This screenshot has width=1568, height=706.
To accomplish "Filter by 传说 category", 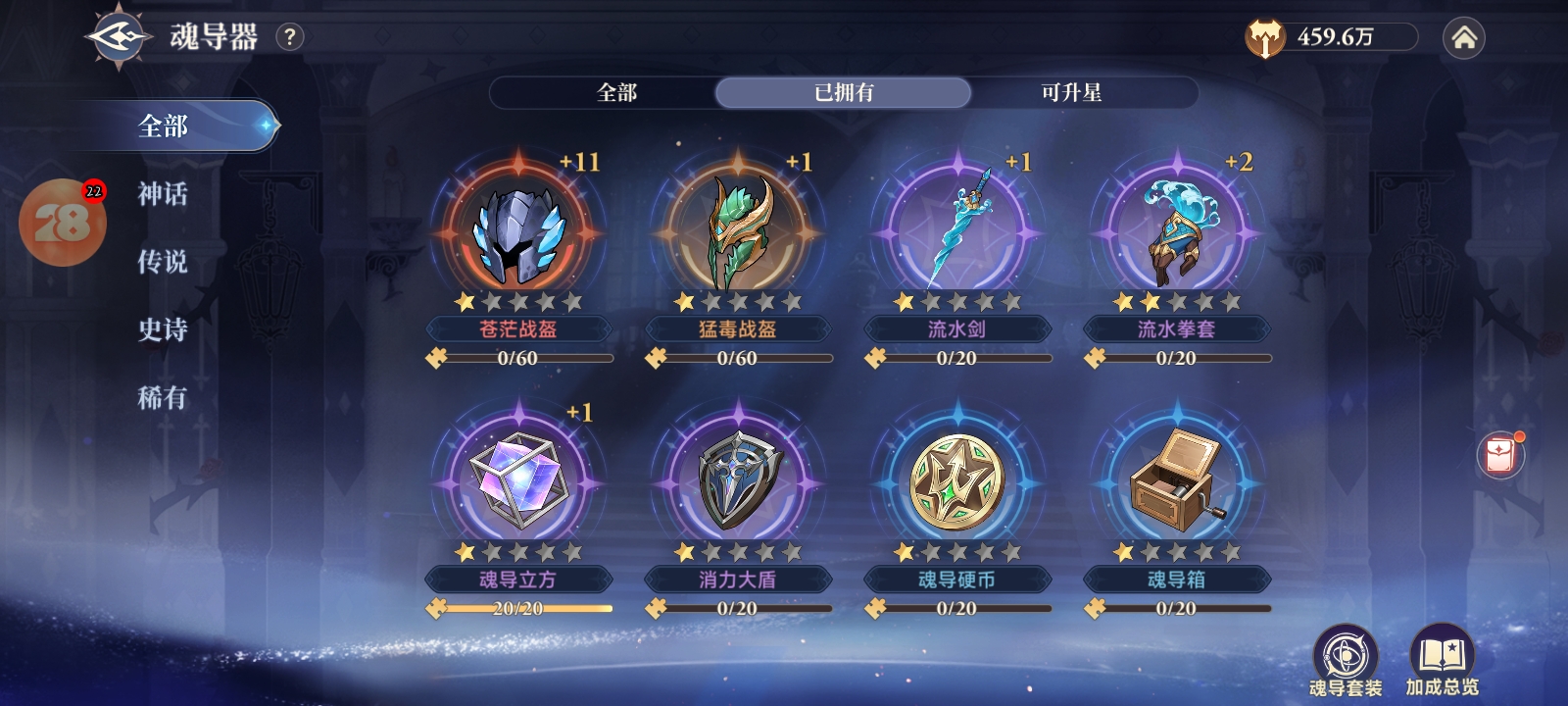I will (163, 262).
